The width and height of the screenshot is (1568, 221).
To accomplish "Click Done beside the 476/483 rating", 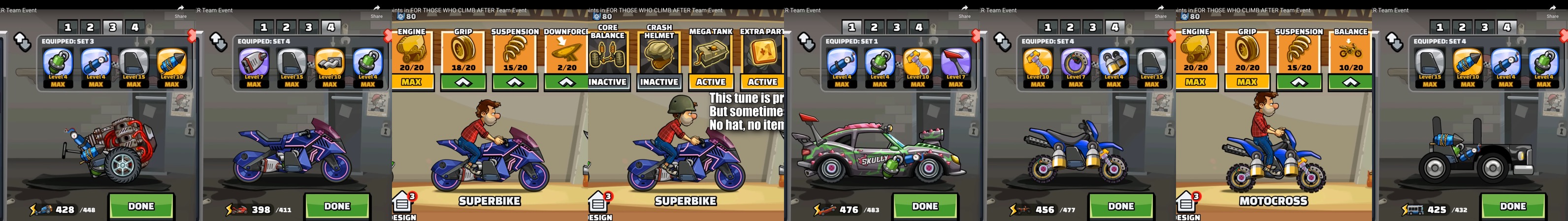I will pos(925,206).
